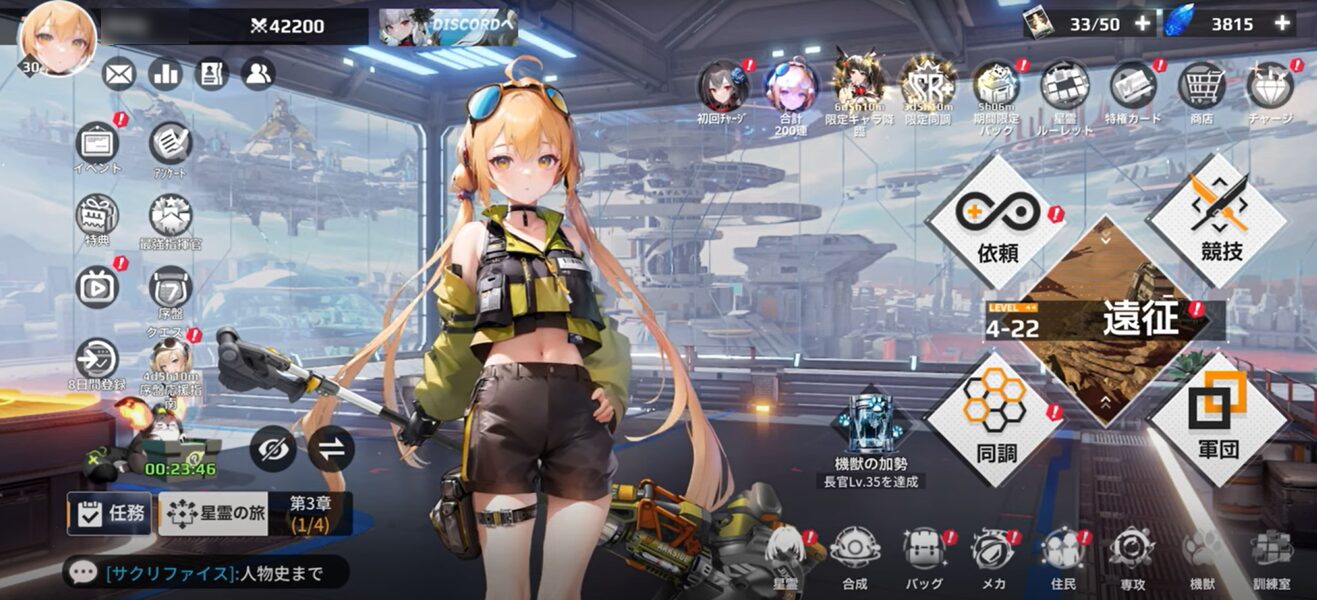Open the 任務 missions button

(110, 514)
